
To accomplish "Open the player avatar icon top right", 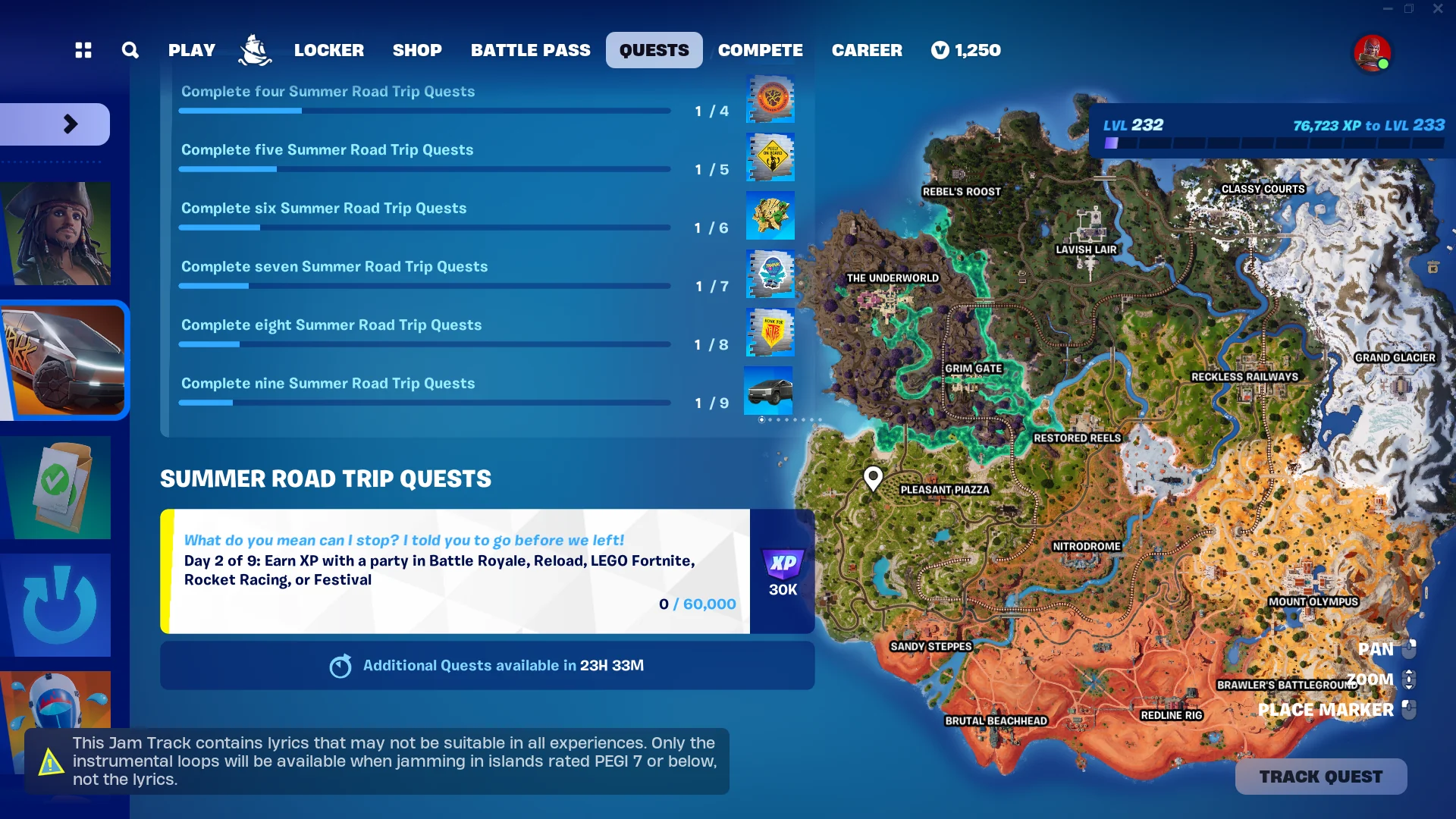I will point(1373,53).
